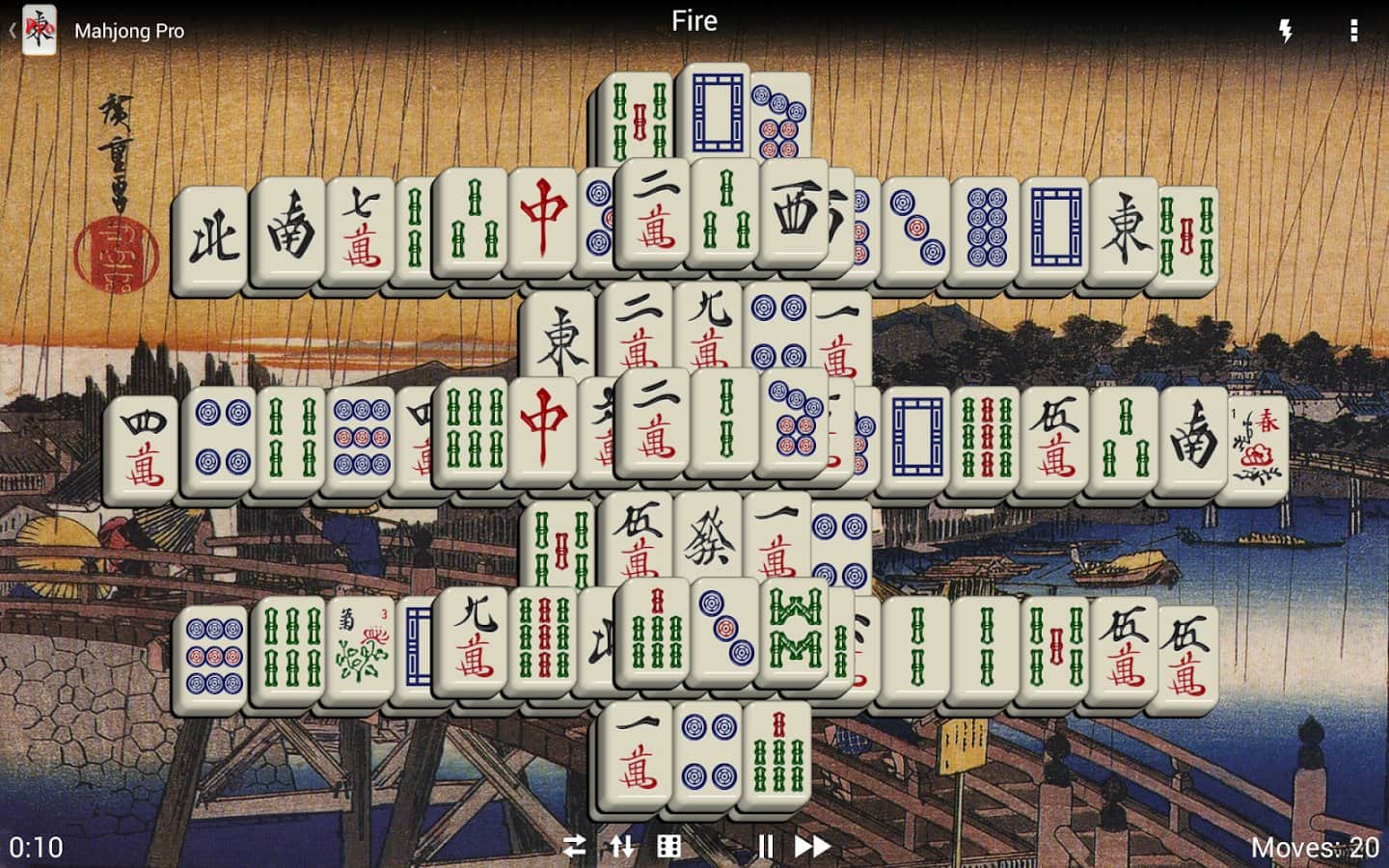
Task: Tap the lightning bolt icon in title bar
Action: tap(1283, 30)
